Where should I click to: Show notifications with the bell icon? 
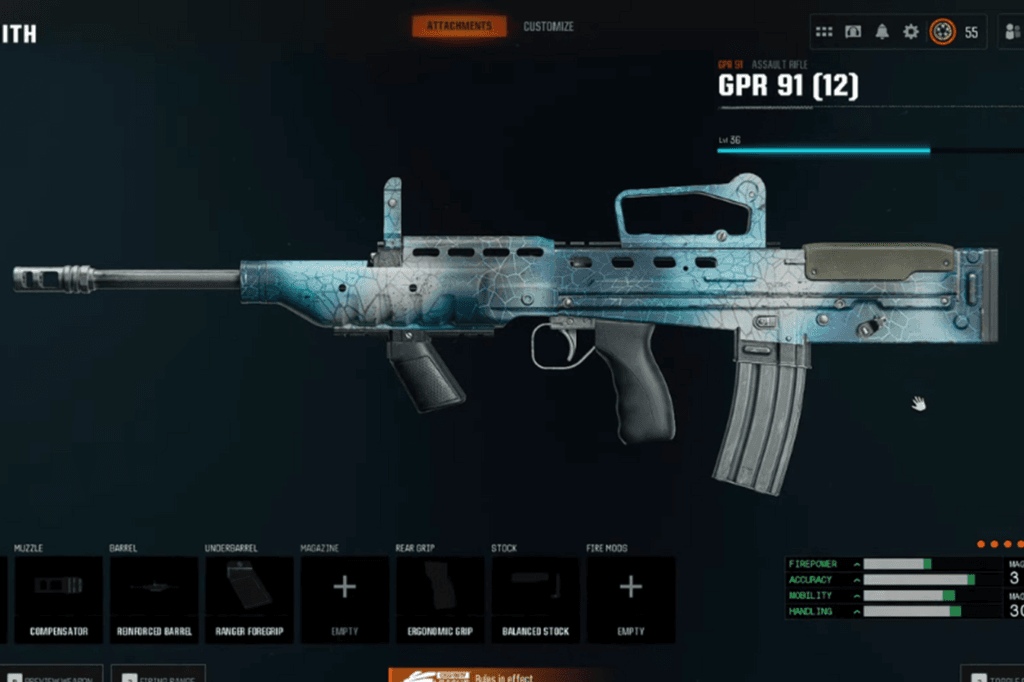882,32
